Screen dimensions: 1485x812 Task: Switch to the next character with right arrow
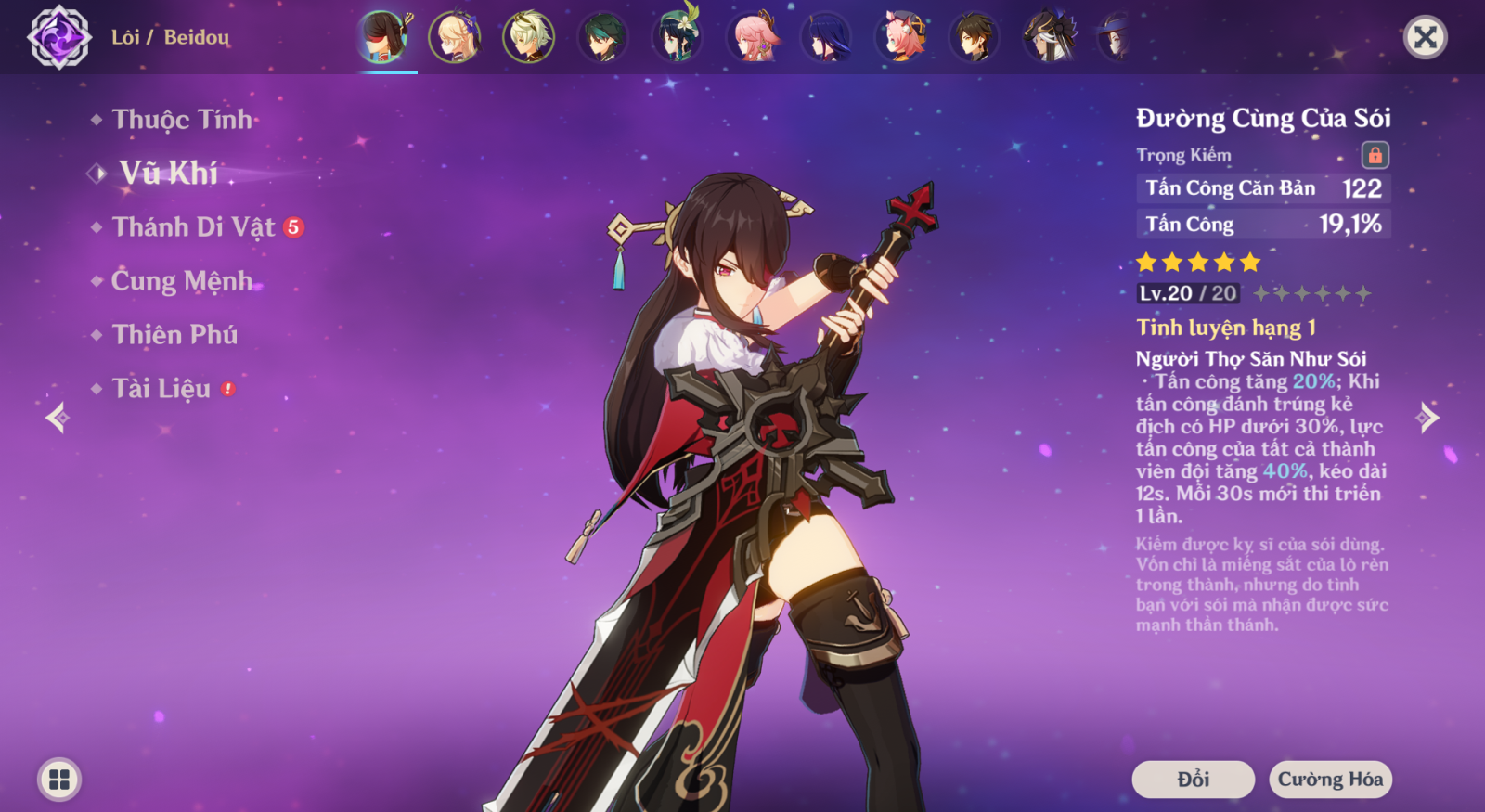pyautogui.click(x=1427, y=418)
